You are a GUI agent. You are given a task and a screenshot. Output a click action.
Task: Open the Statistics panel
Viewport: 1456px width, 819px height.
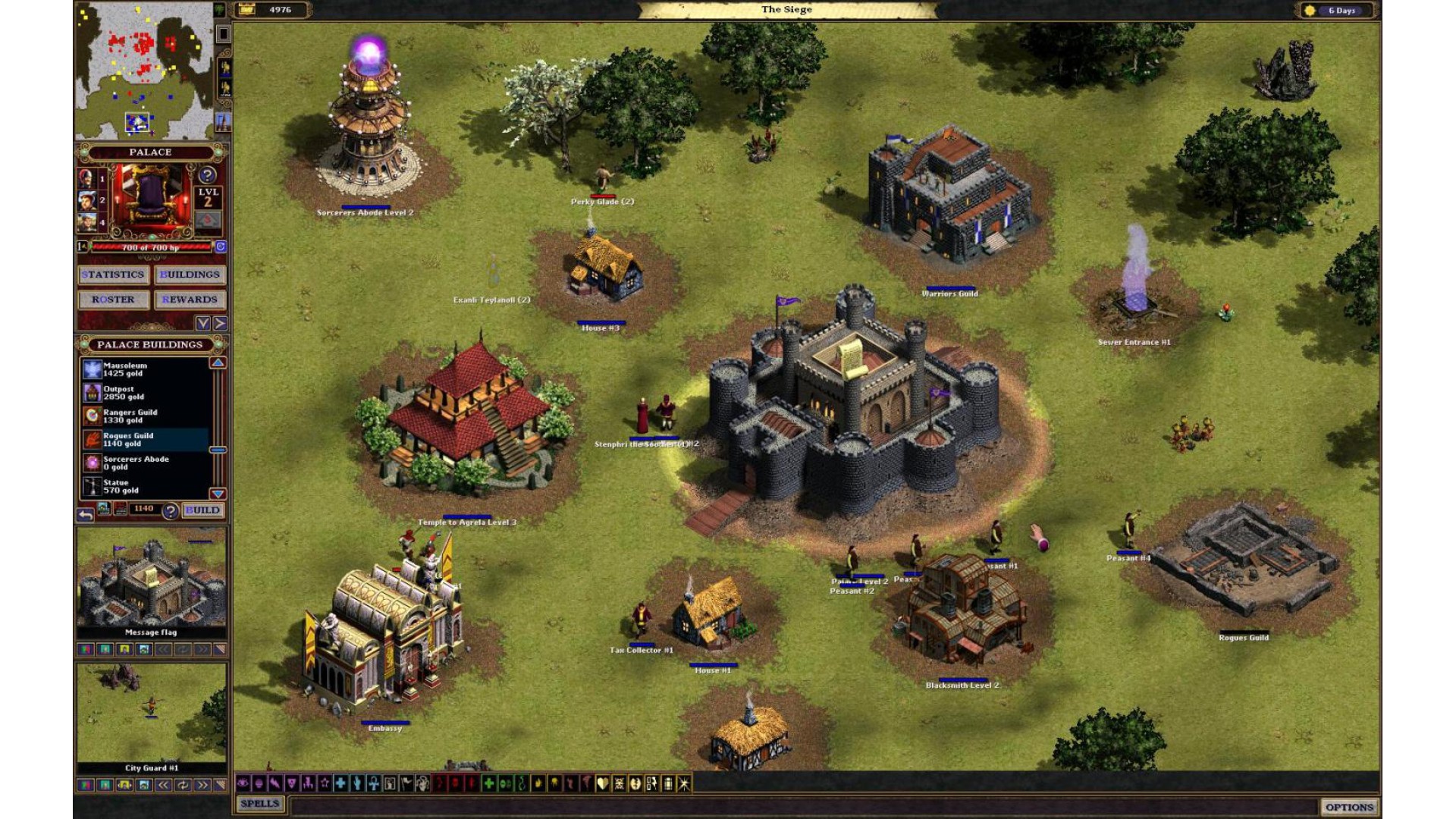[x=113, y=275]
